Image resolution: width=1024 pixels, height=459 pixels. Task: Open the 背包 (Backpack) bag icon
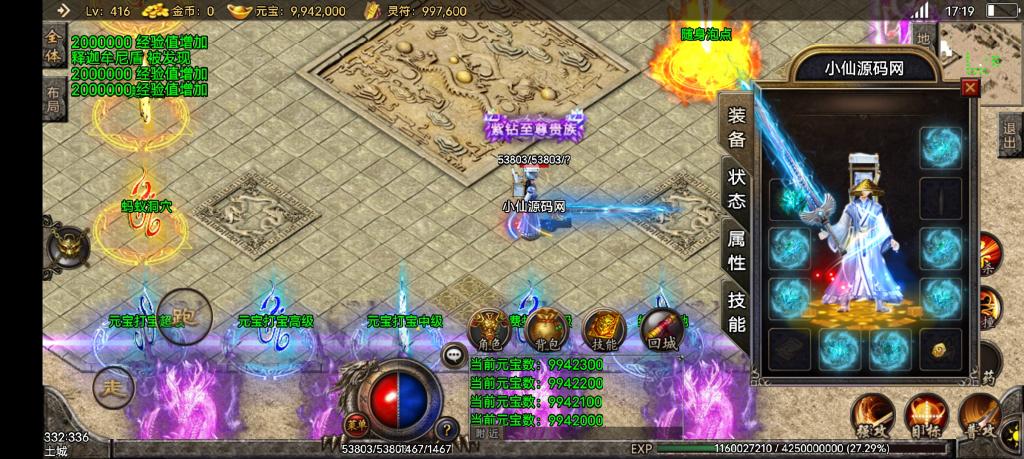545,329
